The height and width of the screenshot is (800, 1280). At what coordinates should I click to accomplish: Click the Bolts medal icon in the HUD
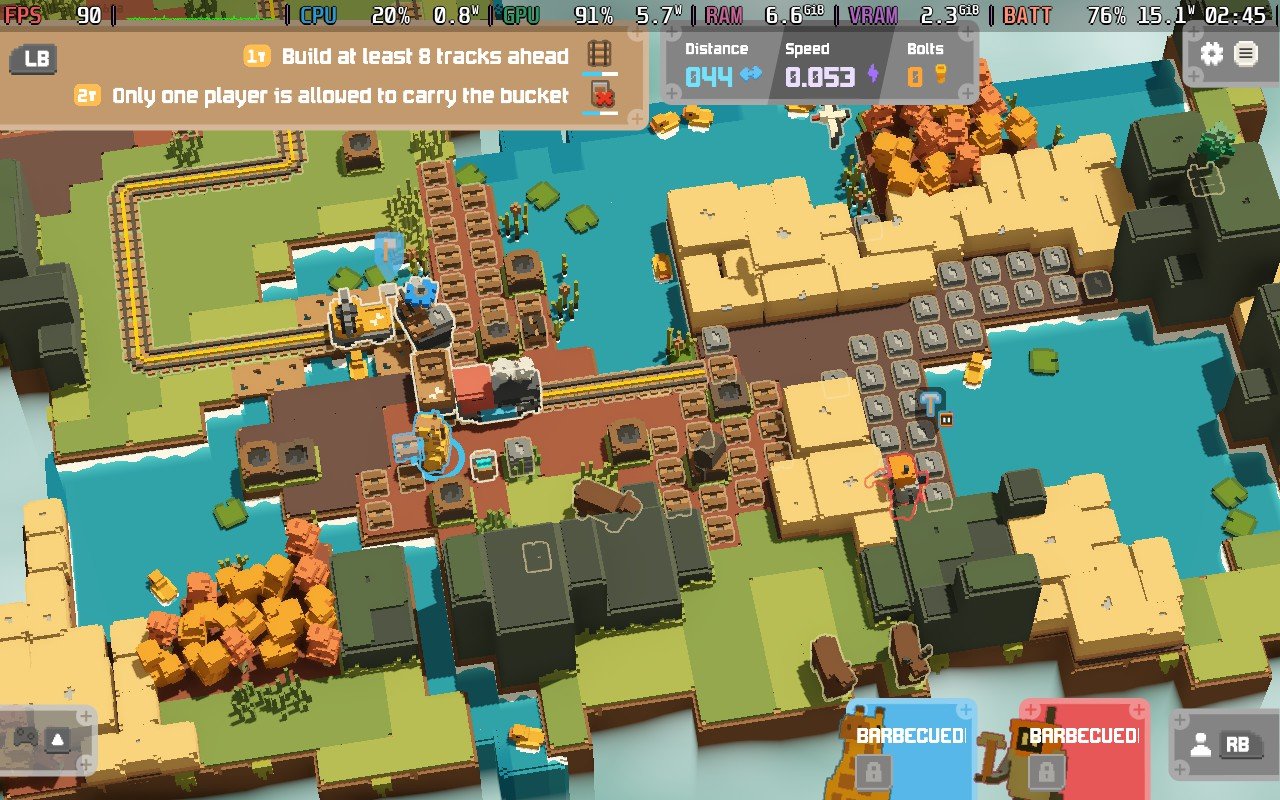point(938,76)
